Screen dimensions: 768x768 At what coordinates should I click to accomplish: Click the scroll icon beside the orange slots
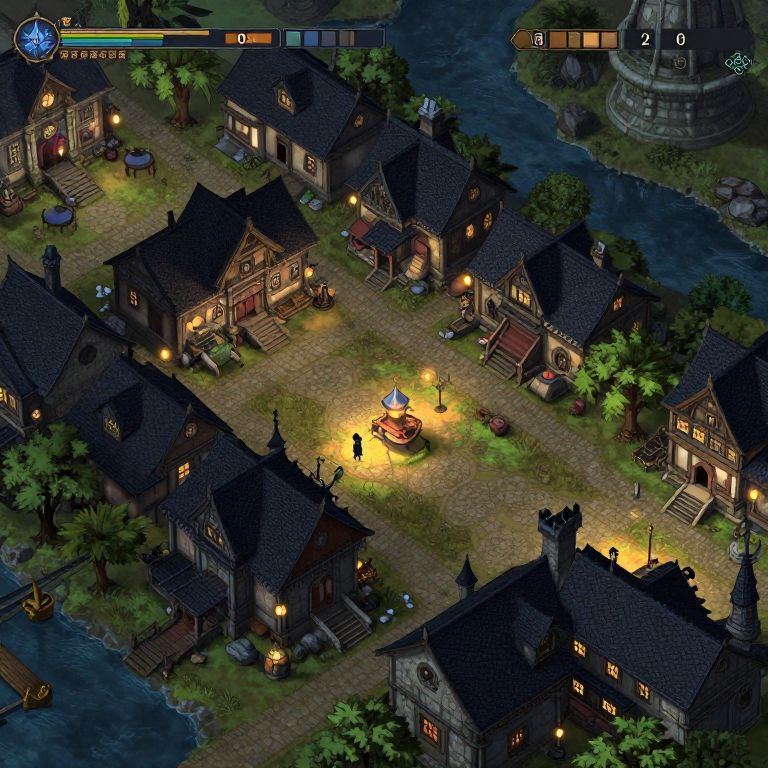click(536, 40)
